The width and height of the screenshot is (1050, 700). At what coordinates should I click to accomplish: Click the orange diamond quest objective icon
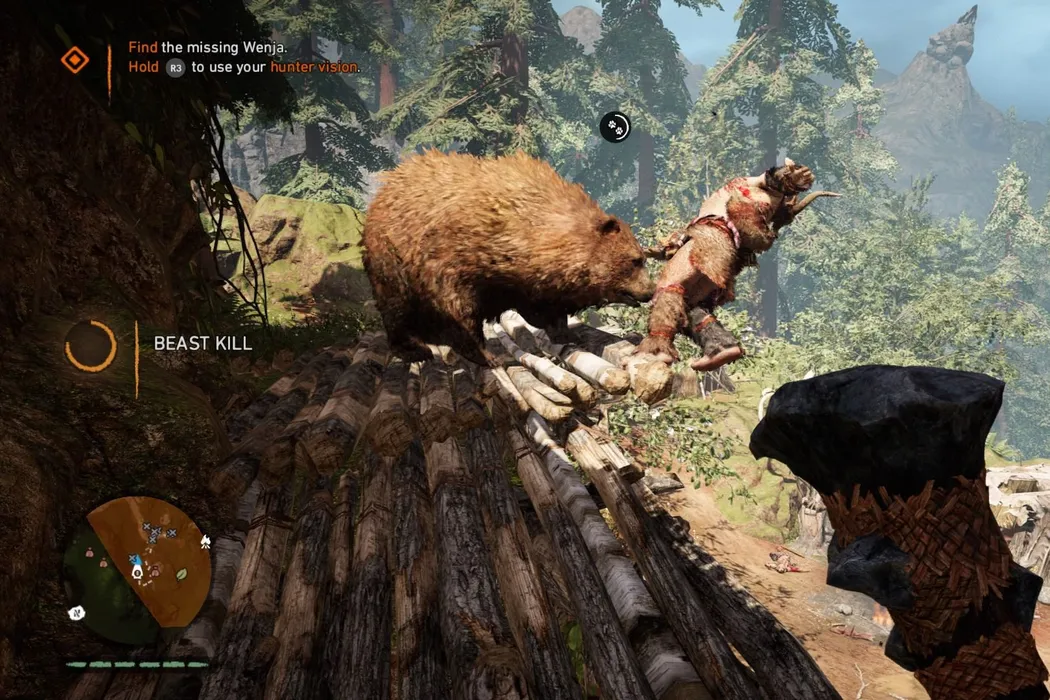(x=75, y=60)
